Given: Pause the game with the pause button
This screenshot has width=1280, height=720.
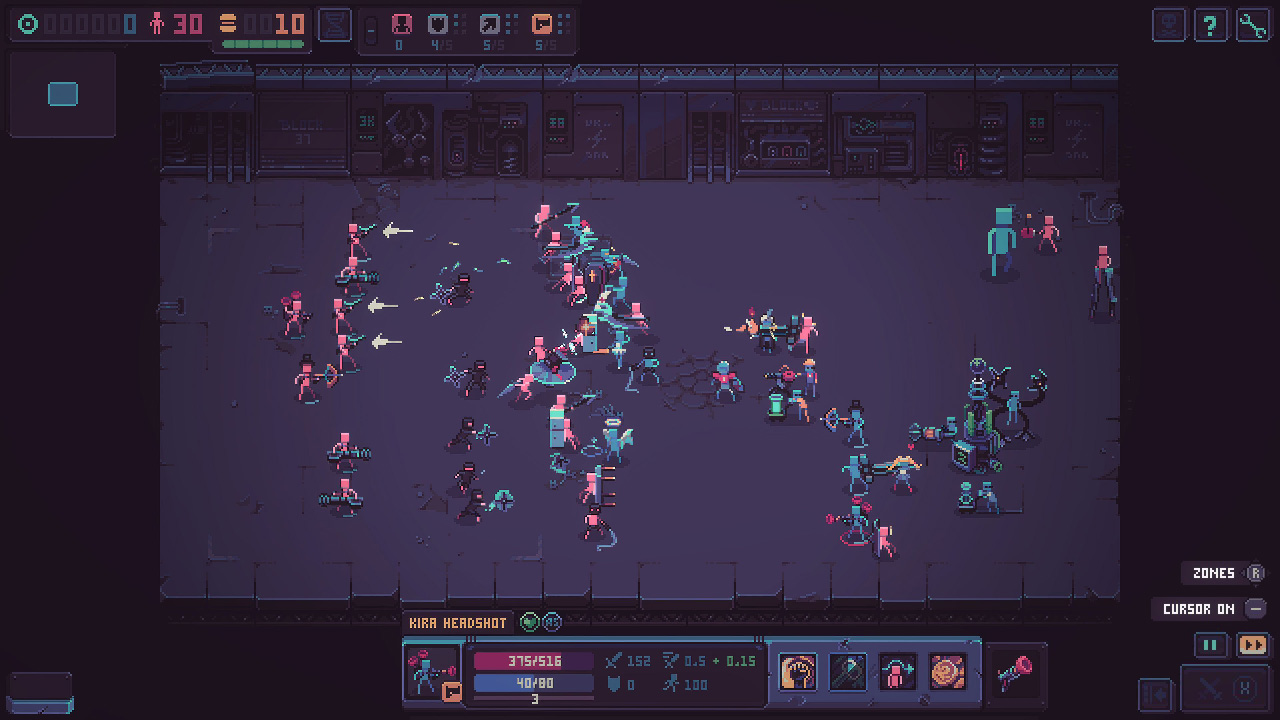Looking at the screenshot, I should tap(1209, 645).
